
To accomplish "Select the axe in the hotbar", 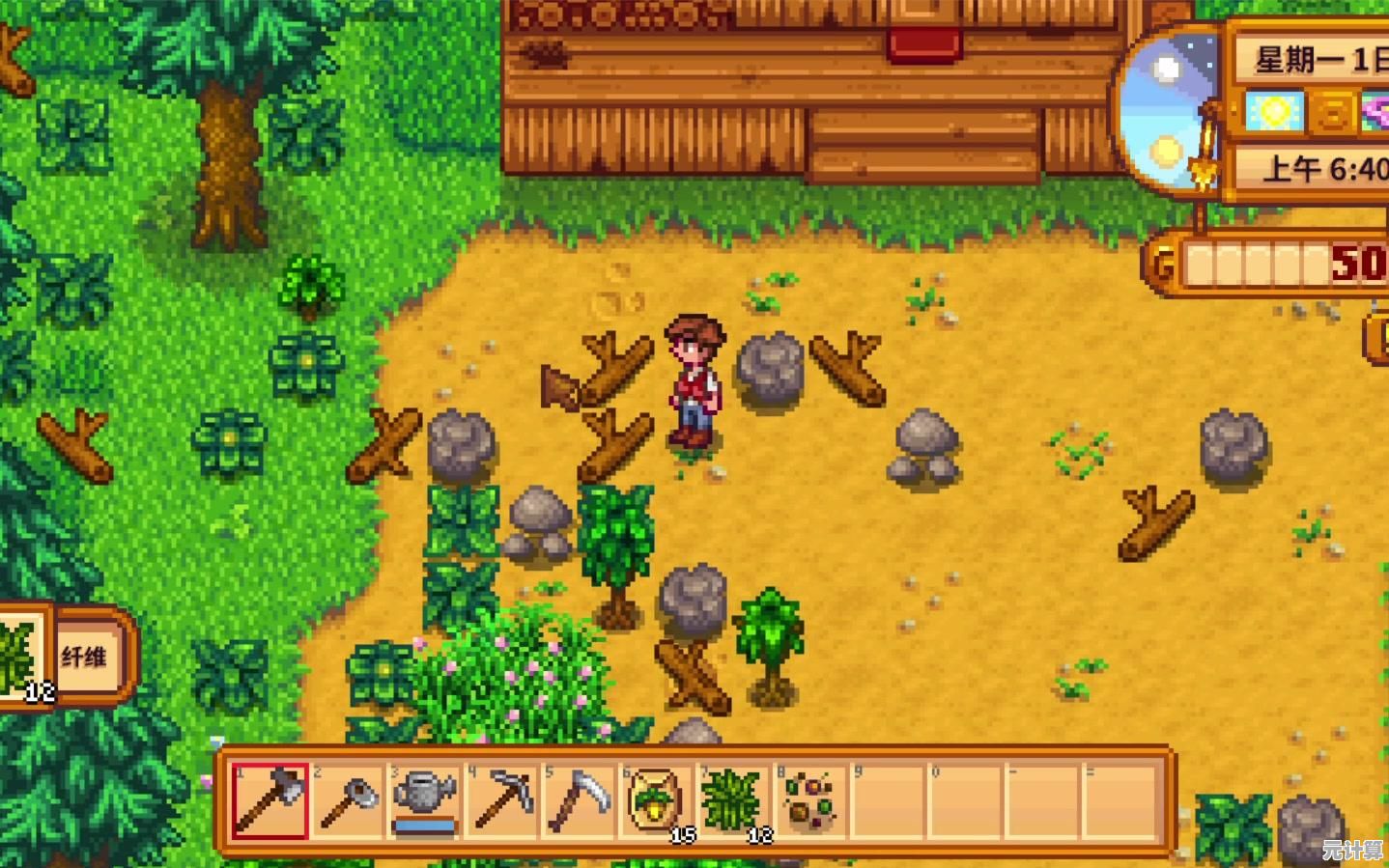I will coord(269,800).
